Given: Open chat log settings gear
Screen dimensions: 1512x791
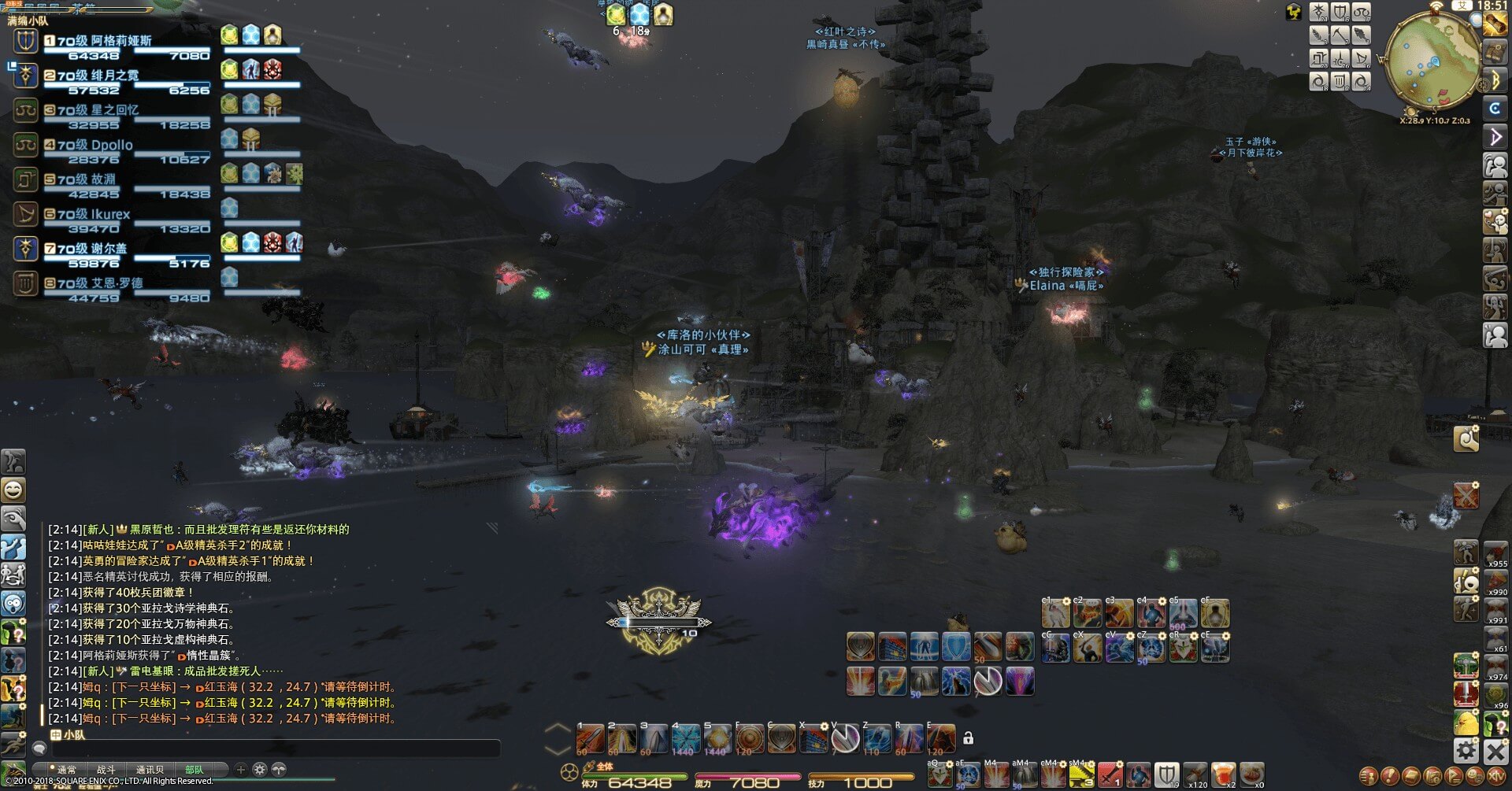Looking at the screenshot, I should 260,770.
